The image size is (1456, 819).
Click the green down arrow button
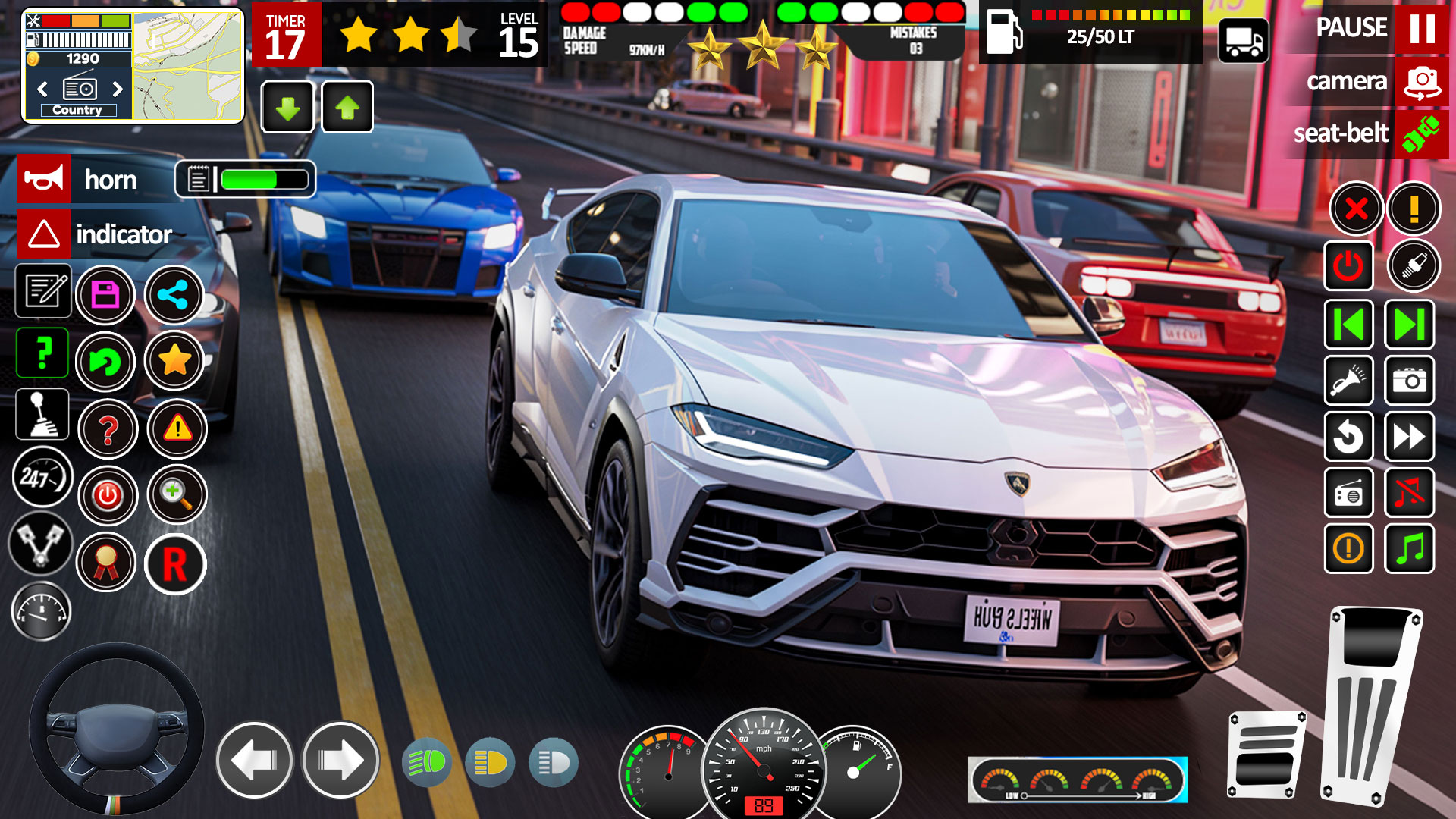pyautogui.click(x=287, y=108)
